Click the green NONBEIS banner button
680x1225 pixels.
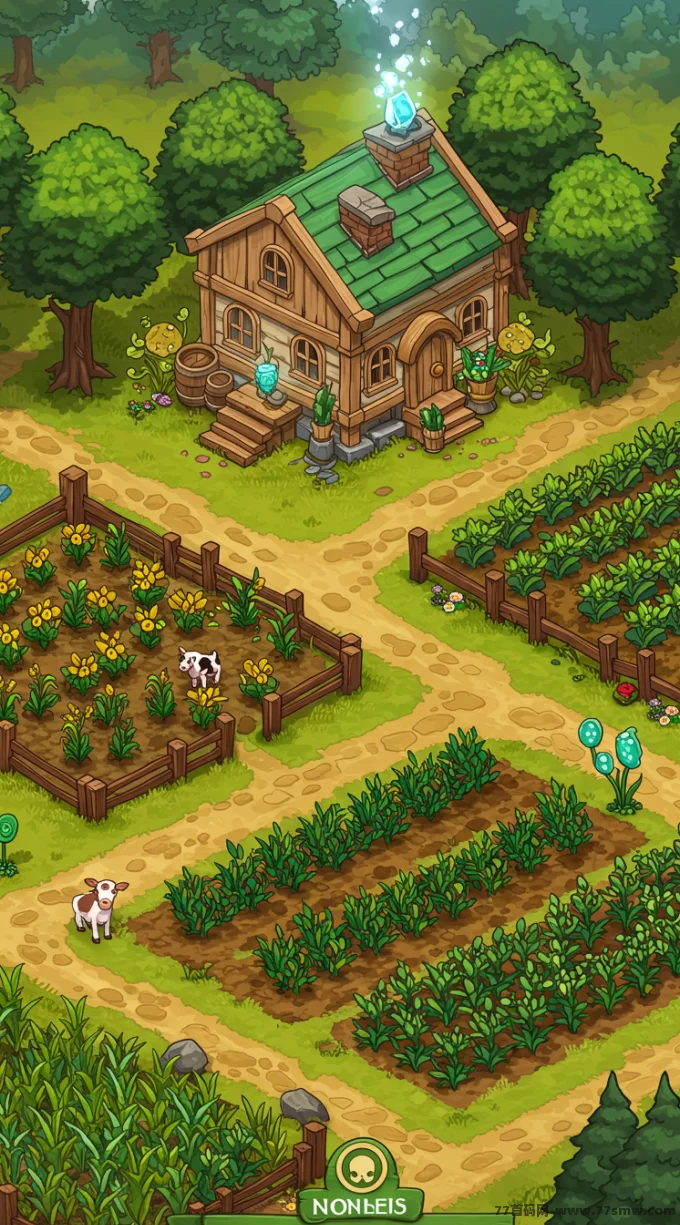(360, 1207)
